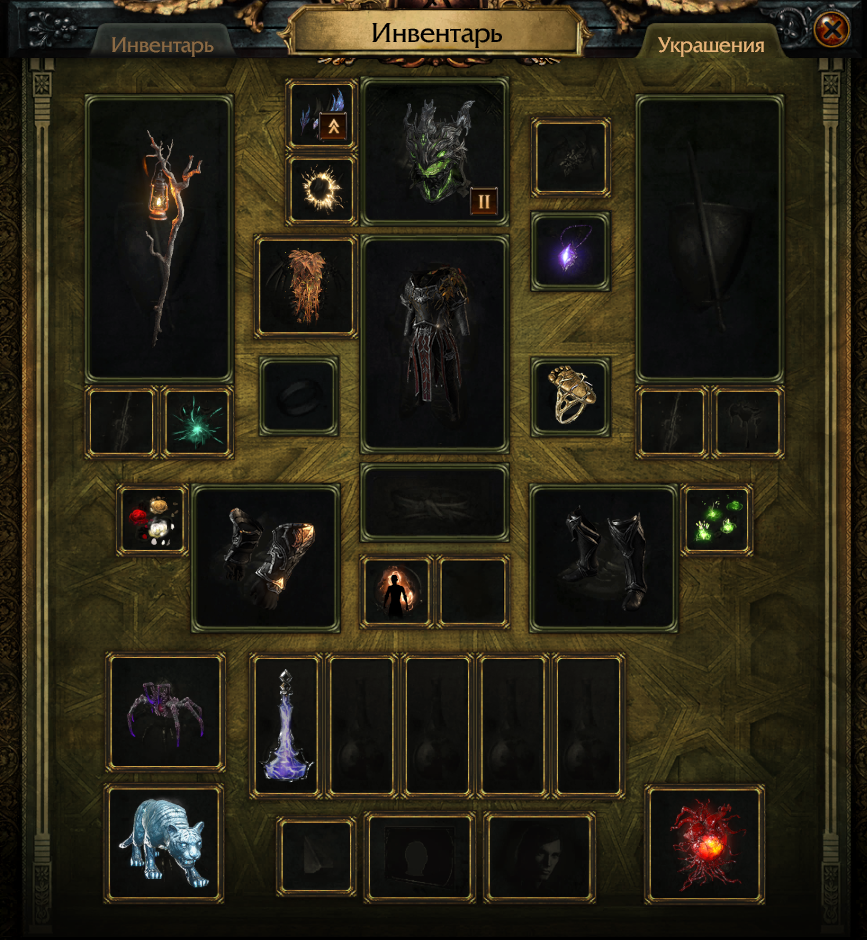Select the dark body armour slot
867x940 pixels.
(x=435, y=343)
